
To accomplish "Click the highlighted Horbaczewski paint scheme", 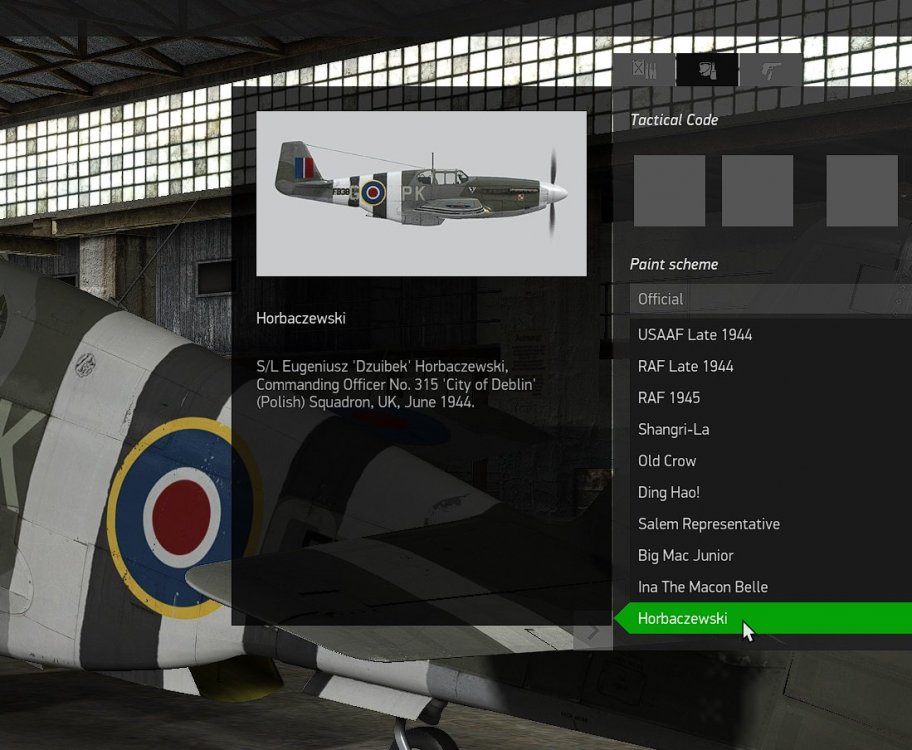I will click(683, 619).
